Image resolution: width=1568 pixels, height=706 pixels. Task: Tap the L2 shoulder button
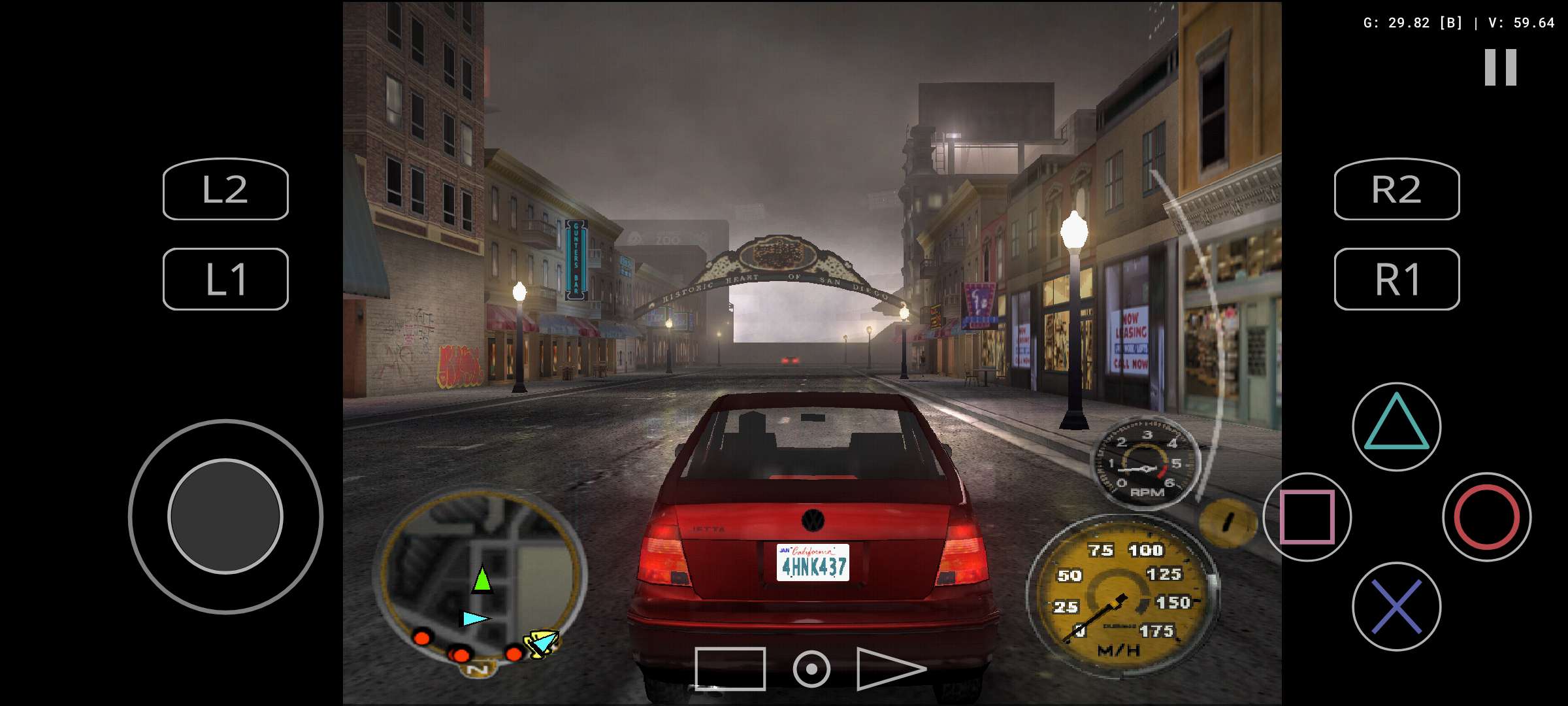(225, 190)
